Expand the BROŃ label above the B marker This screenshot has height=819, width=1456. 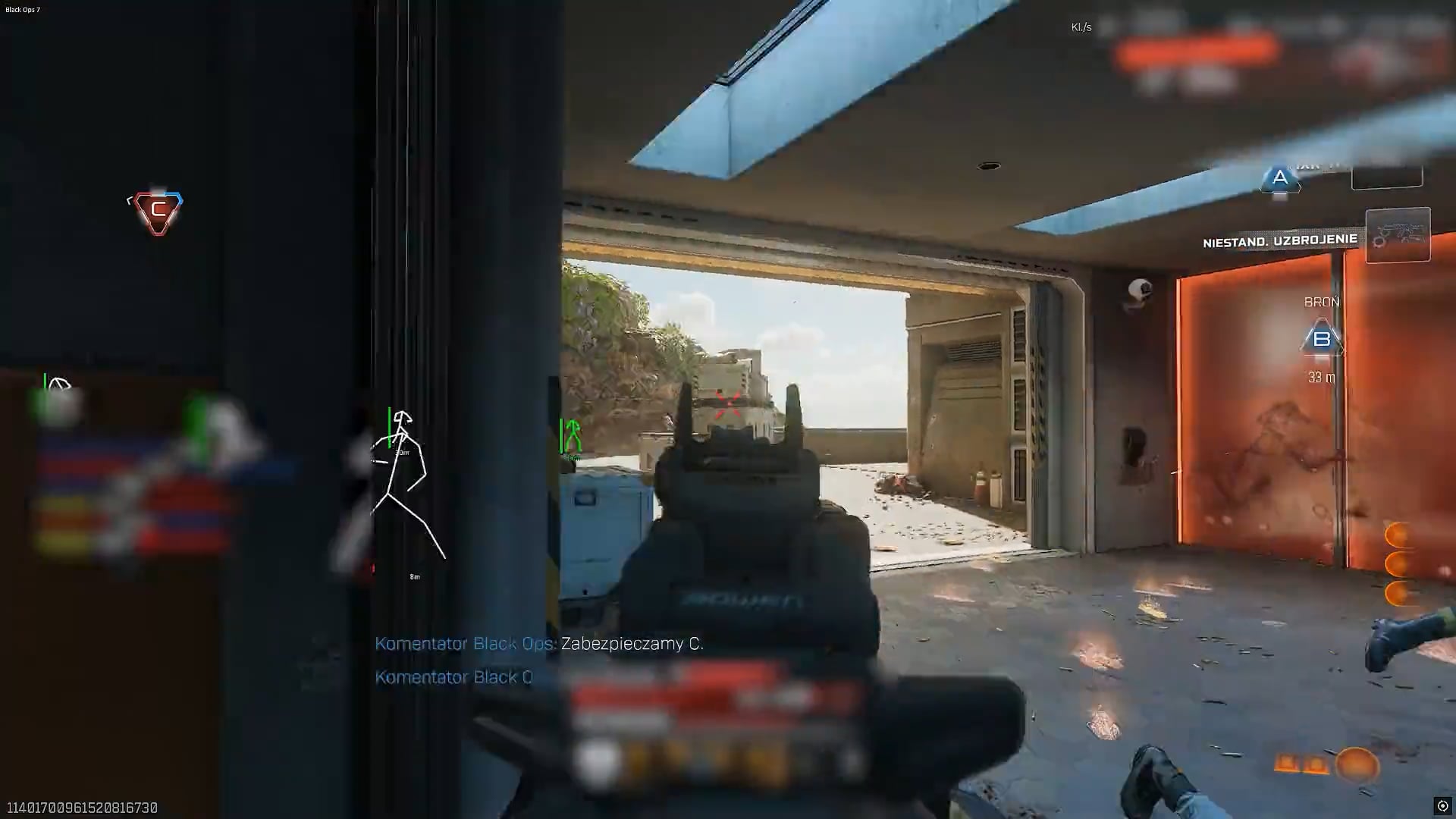1322,301
